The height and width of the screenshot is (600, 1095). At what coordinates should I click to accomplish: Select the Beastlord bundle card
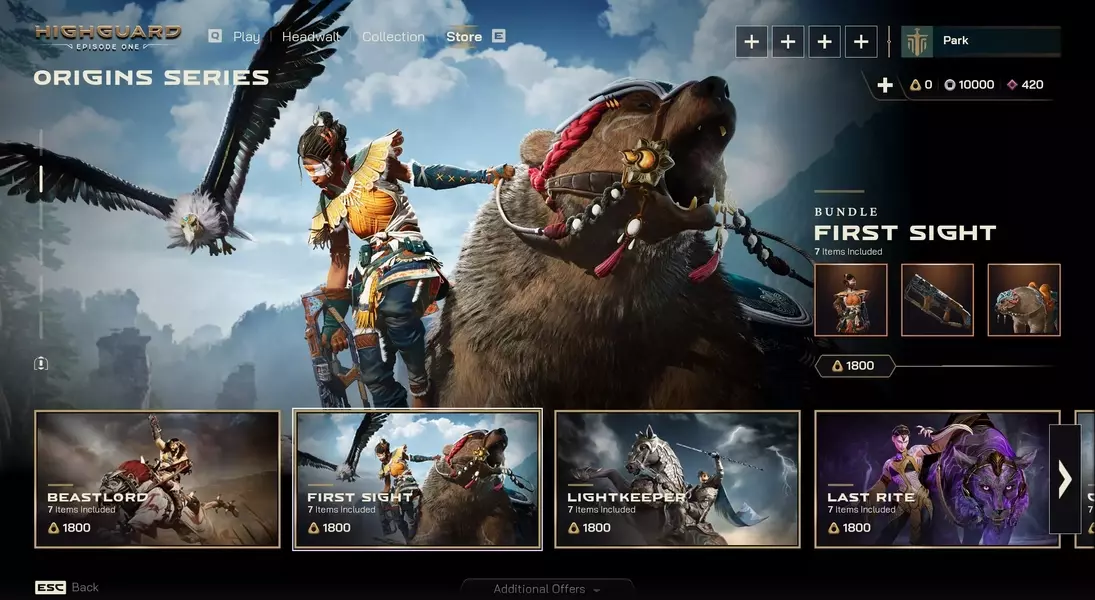point(157,479)
